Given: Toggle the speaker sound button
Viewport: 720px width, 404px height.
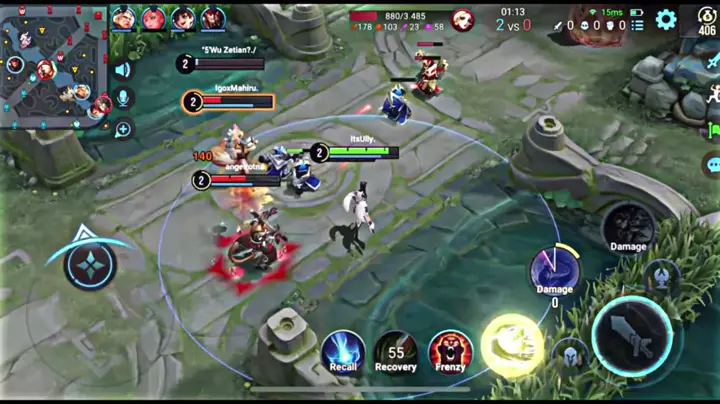Looking at the screenshot, I should pos(123,70).
